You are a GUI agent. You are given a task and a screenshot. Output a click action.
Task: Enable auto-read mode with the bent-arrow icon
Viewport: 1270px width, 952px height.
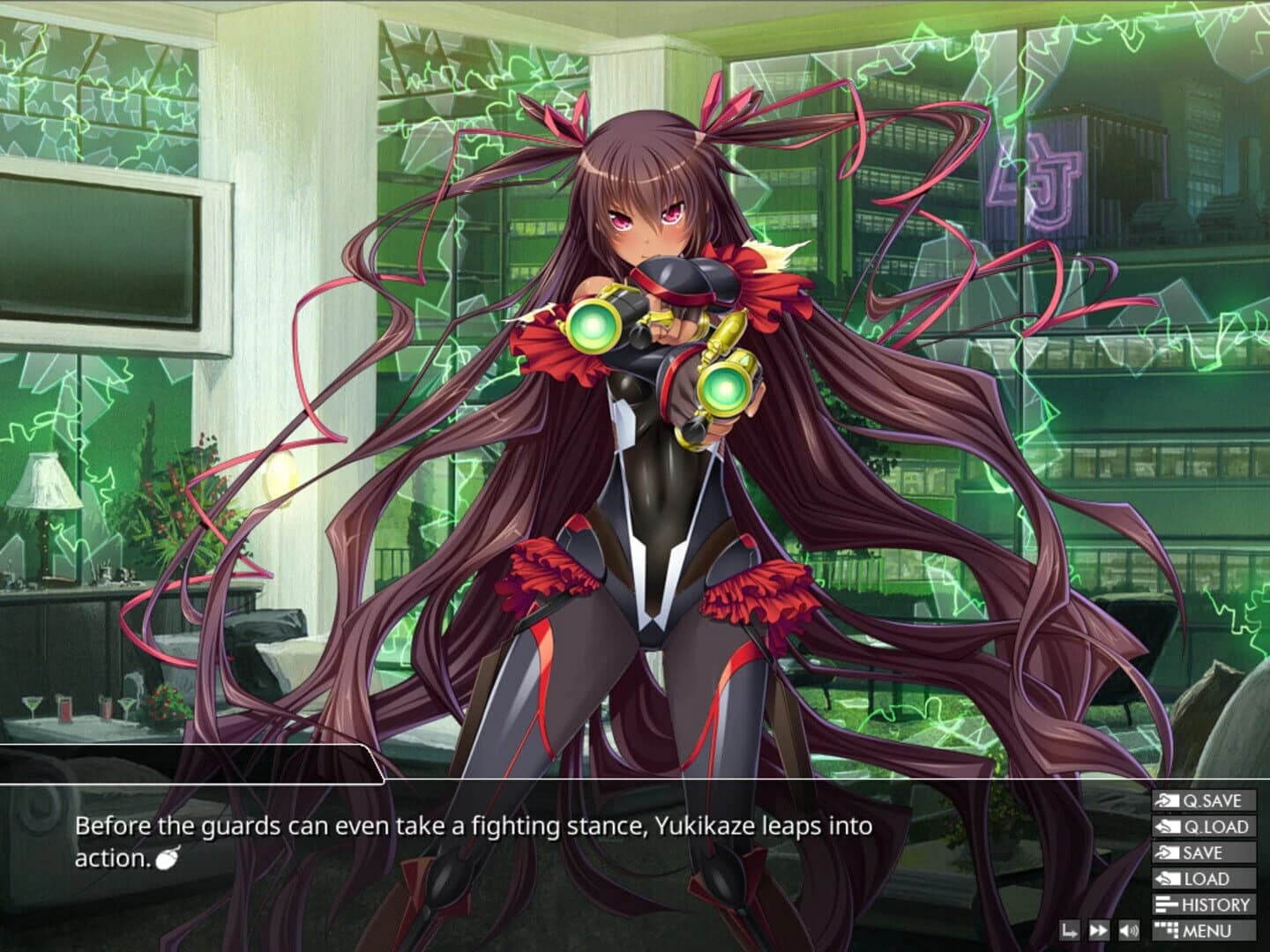coord(1071,930)
